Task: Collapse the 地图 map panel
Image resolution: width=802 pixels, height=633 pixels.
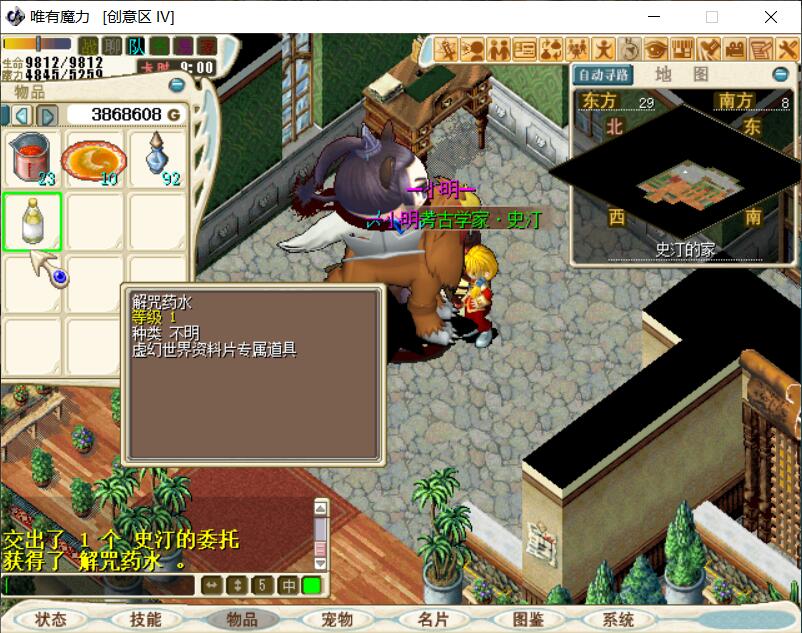Action: pos(781,75)
